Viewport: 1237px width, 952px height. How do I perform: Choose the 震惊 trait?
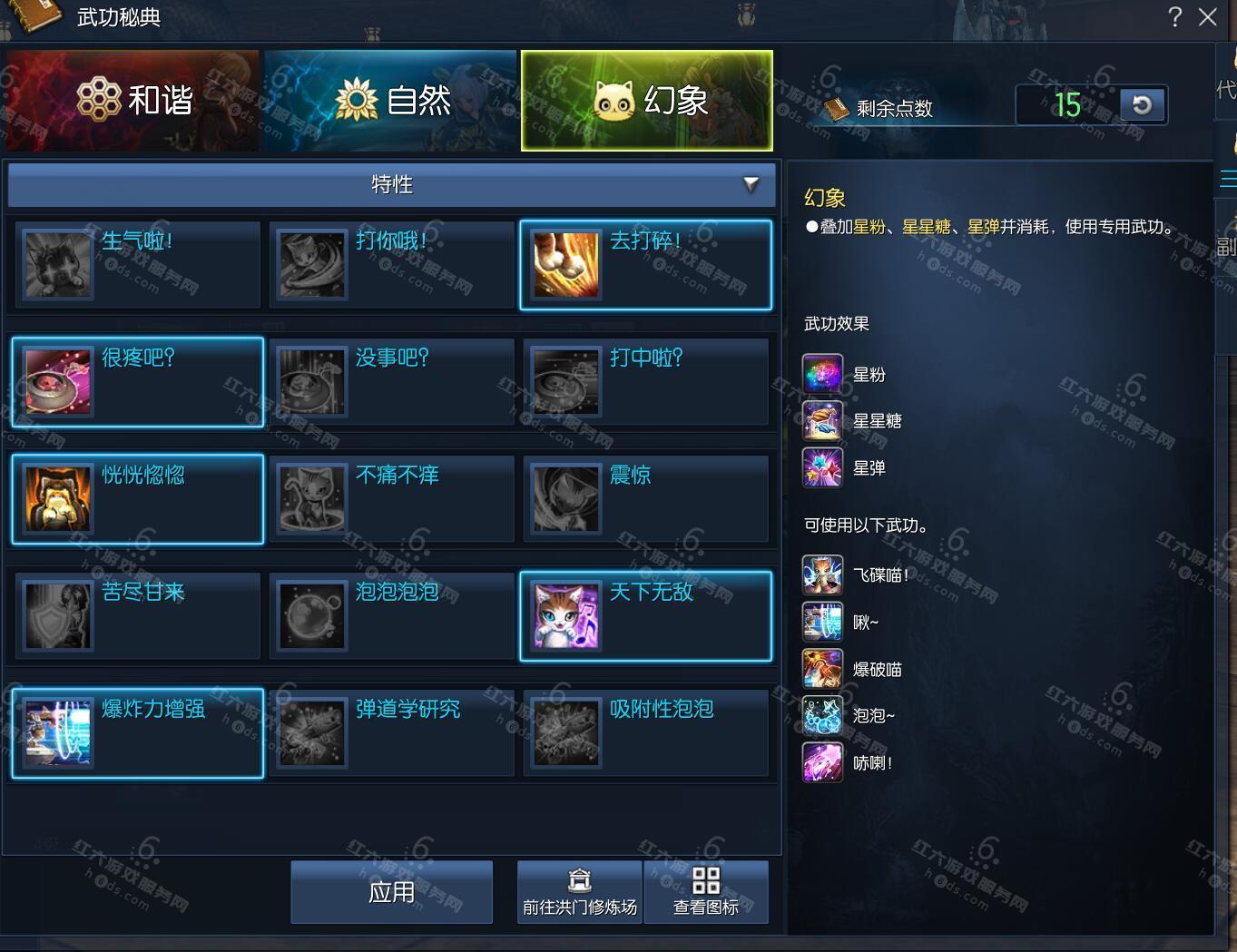coord(645,499)
